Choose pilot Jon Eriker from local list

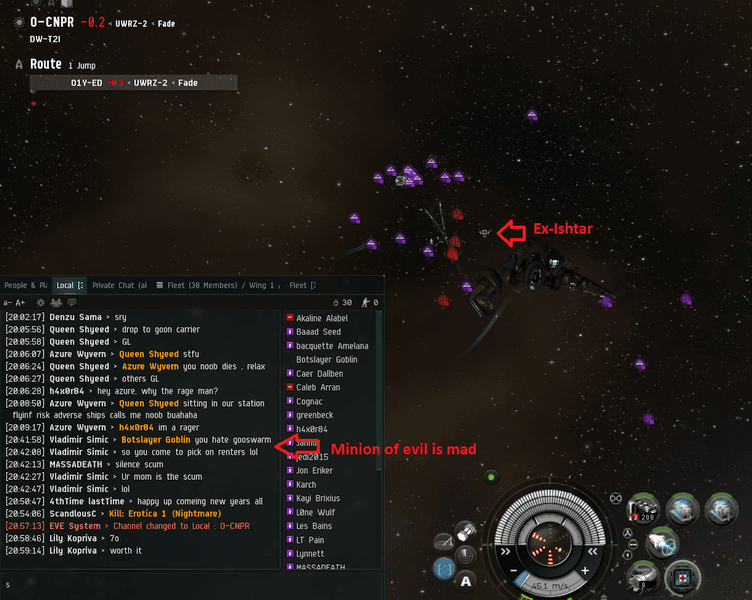coord(317,470)
